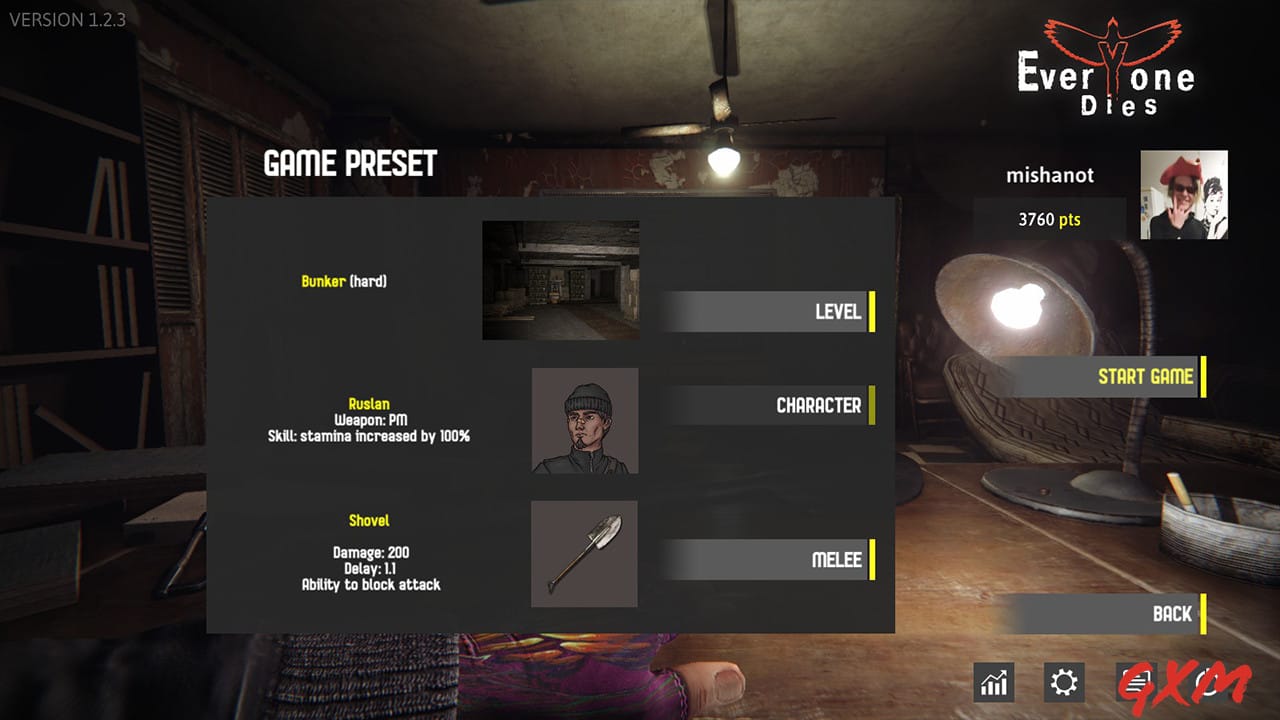Select the Ruslan character portrait
The width and height of the screenshot is (1280, 720).
[x=585, y=420]
